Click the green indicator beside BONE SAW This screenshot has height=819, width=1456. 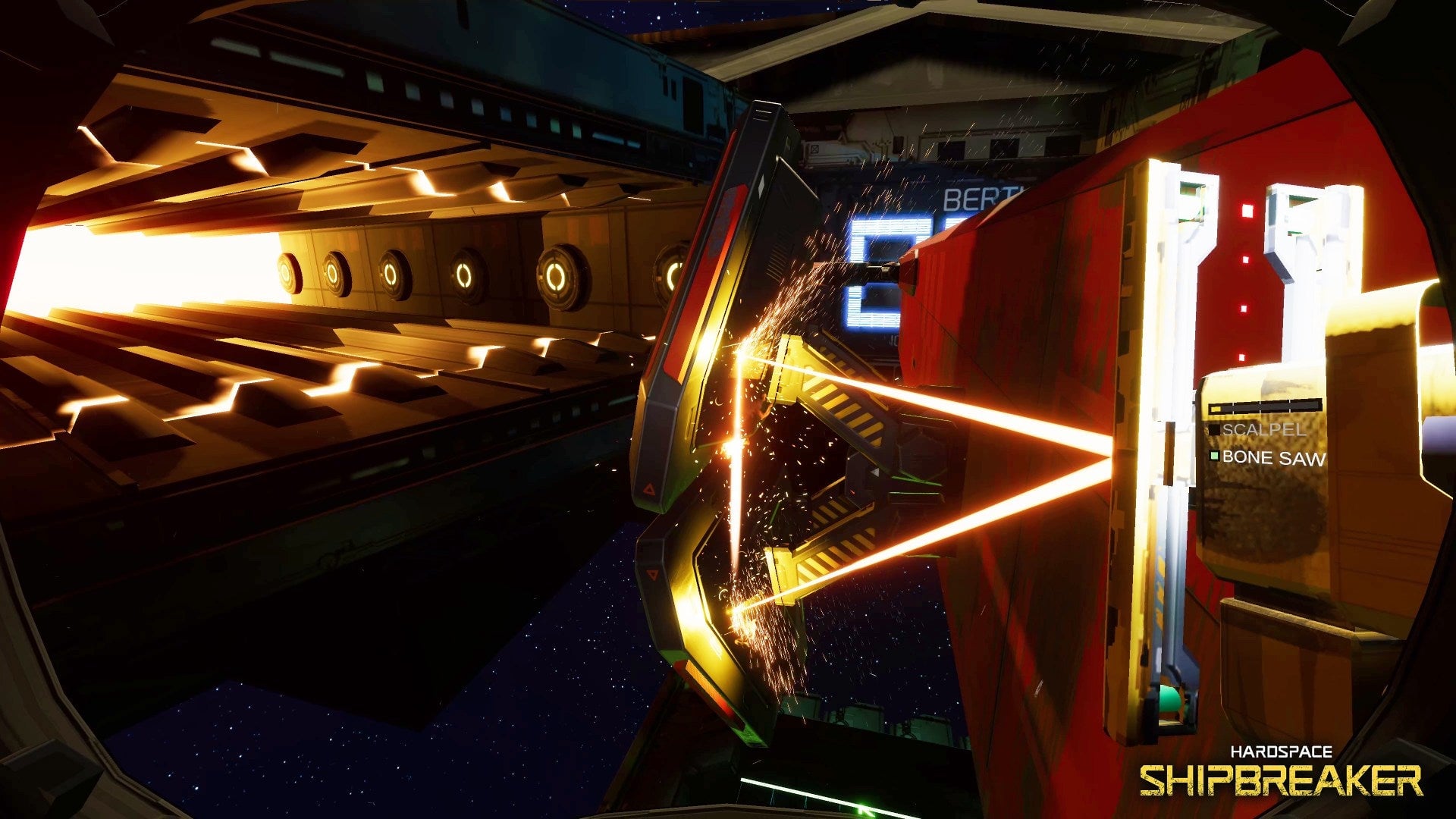click(1215, 454)
